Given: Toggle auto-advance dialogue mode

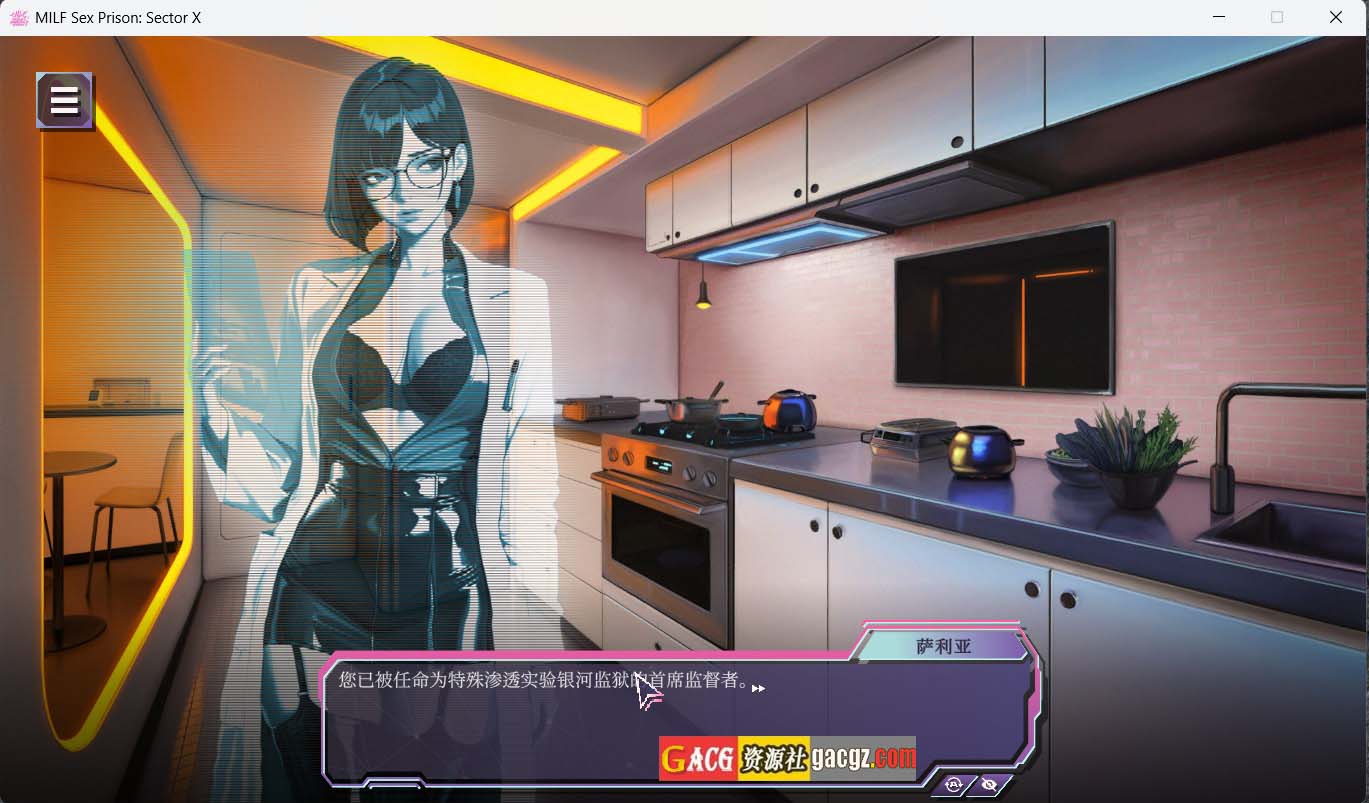Looking at the screenshot, I should 953,785.
